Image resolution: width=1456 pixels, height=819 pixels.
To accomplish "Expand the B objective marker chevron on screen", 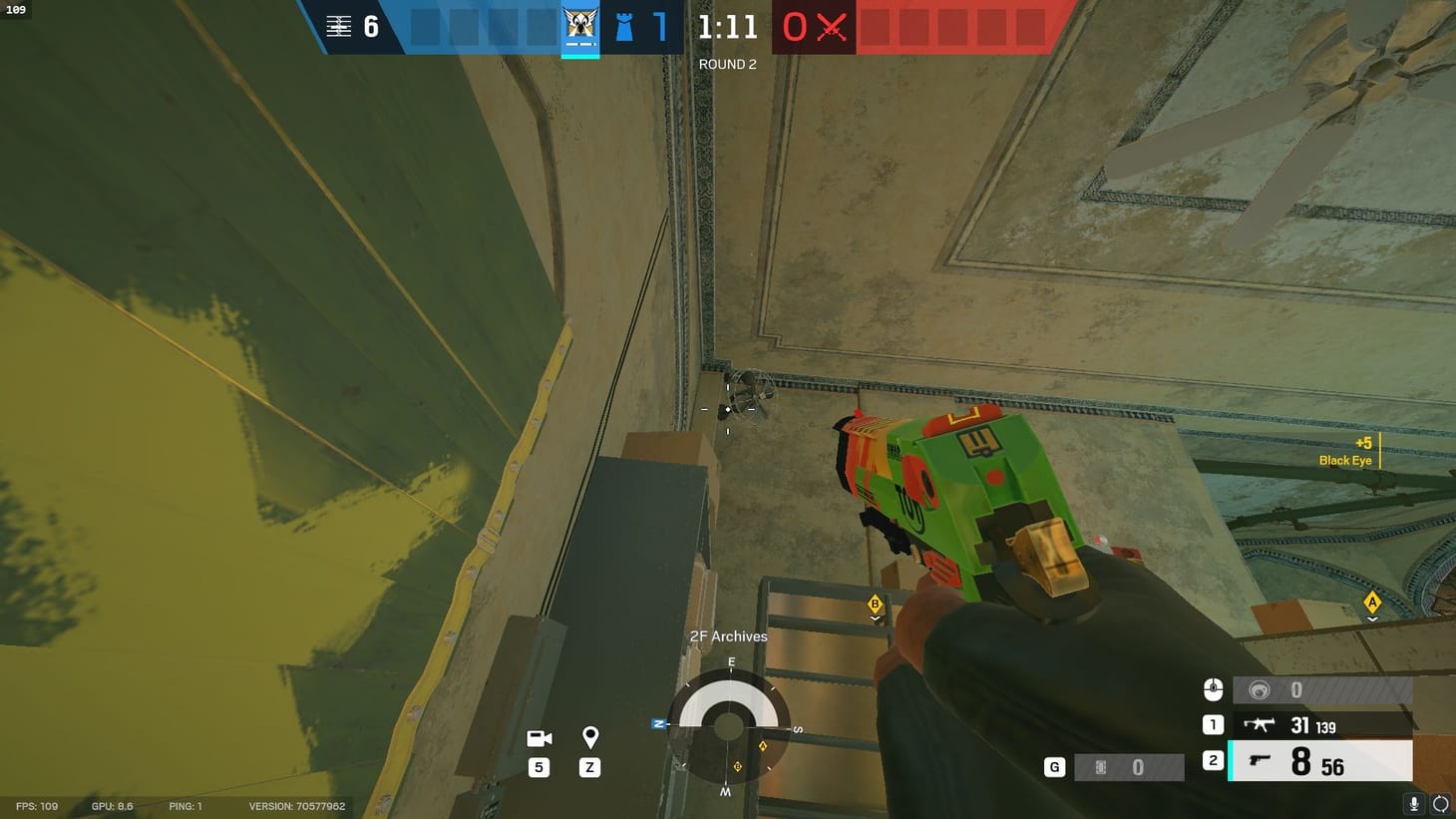I will [x=875, y=617].
